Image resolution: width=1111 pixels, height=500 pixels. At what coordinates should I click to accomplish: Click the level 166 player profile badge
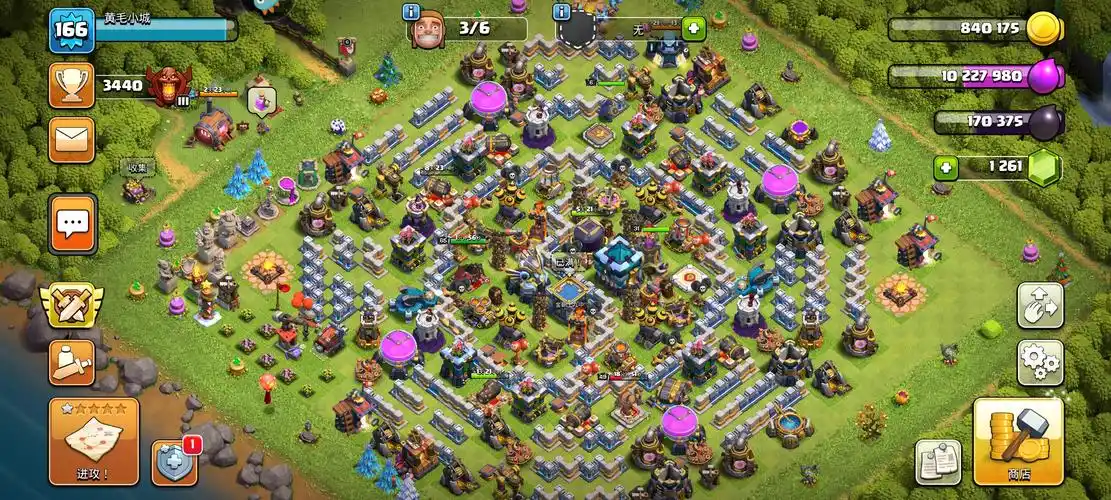[x=72, y=29]
